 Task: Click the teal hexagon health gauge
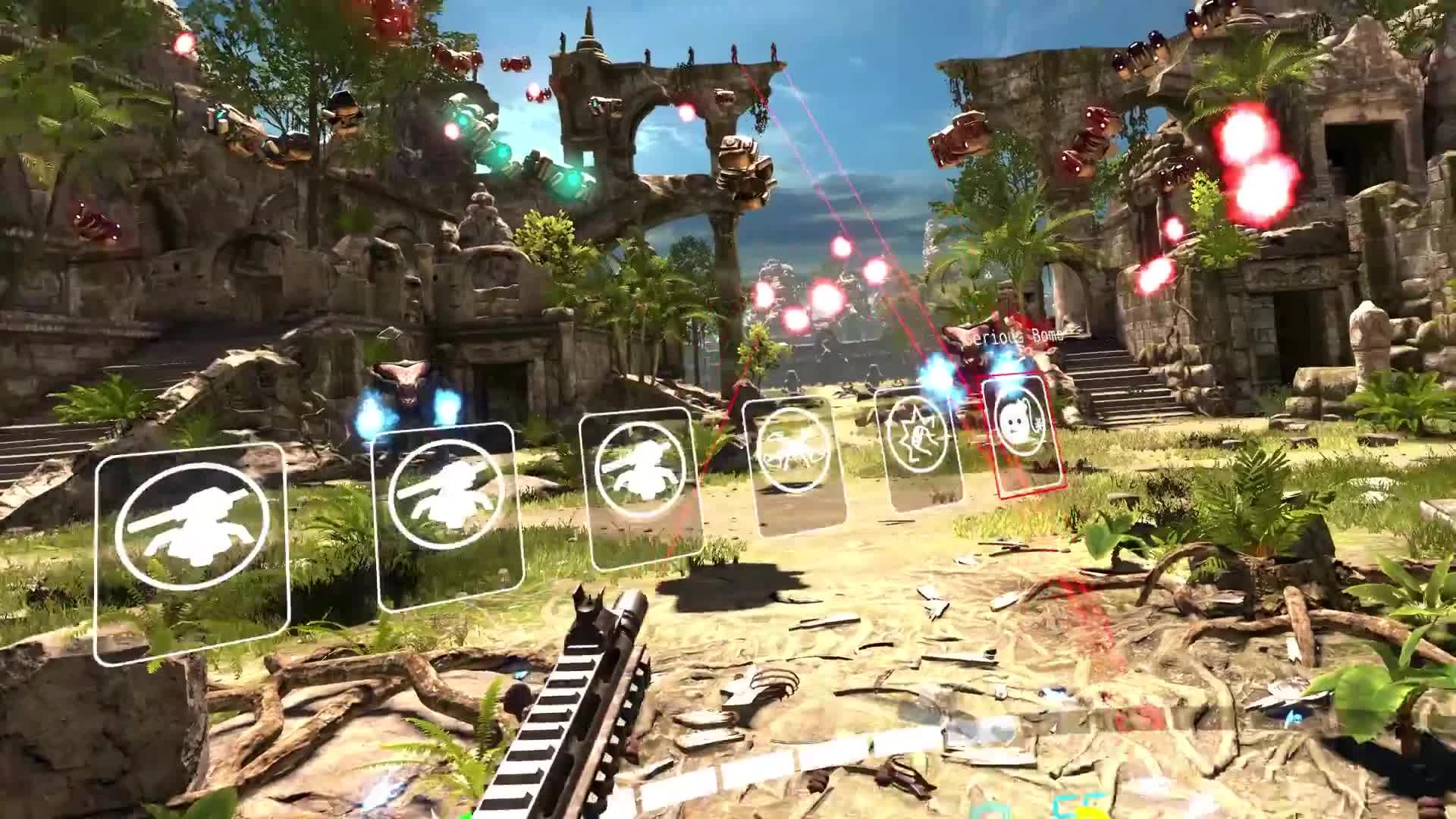click(x=988, y=813)
